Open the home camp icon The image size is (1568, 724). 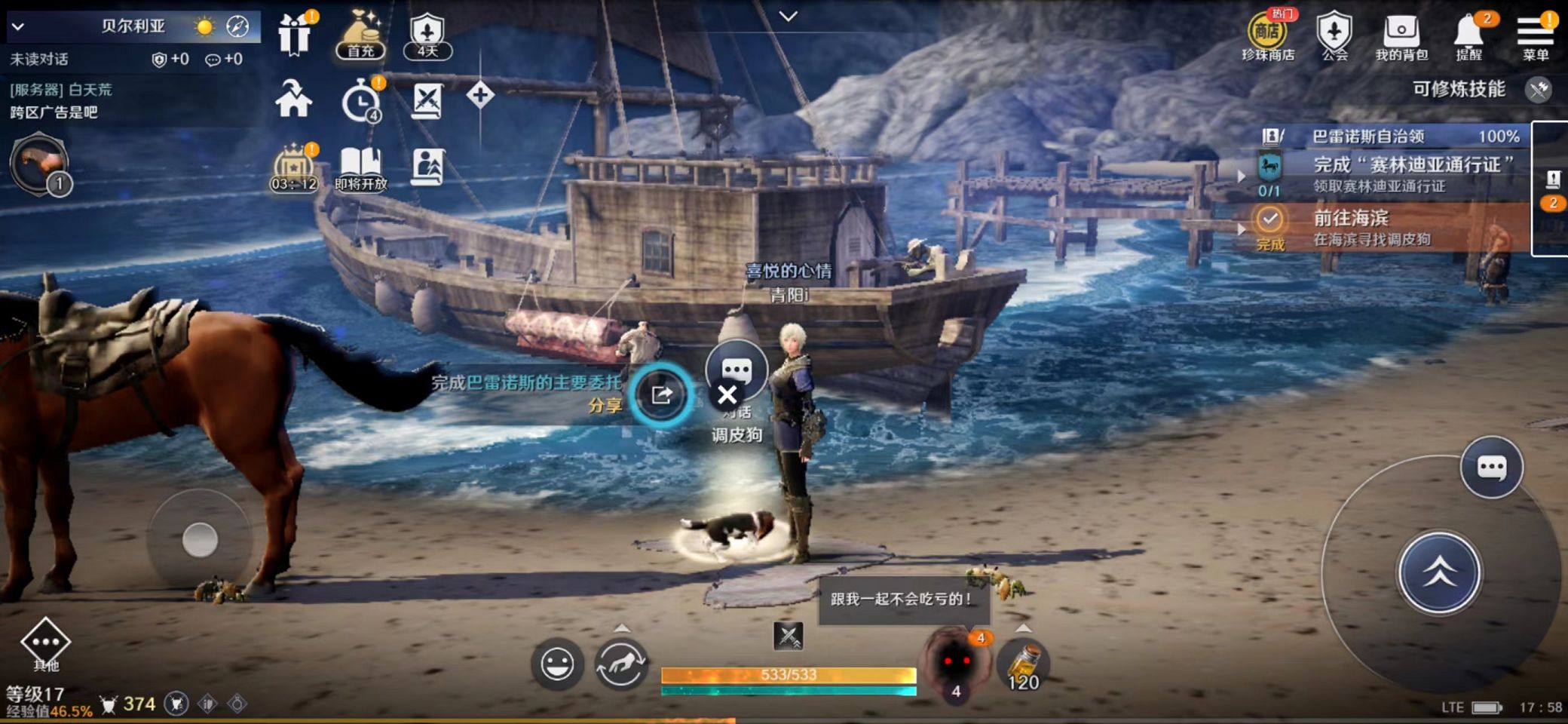[293, 99]
